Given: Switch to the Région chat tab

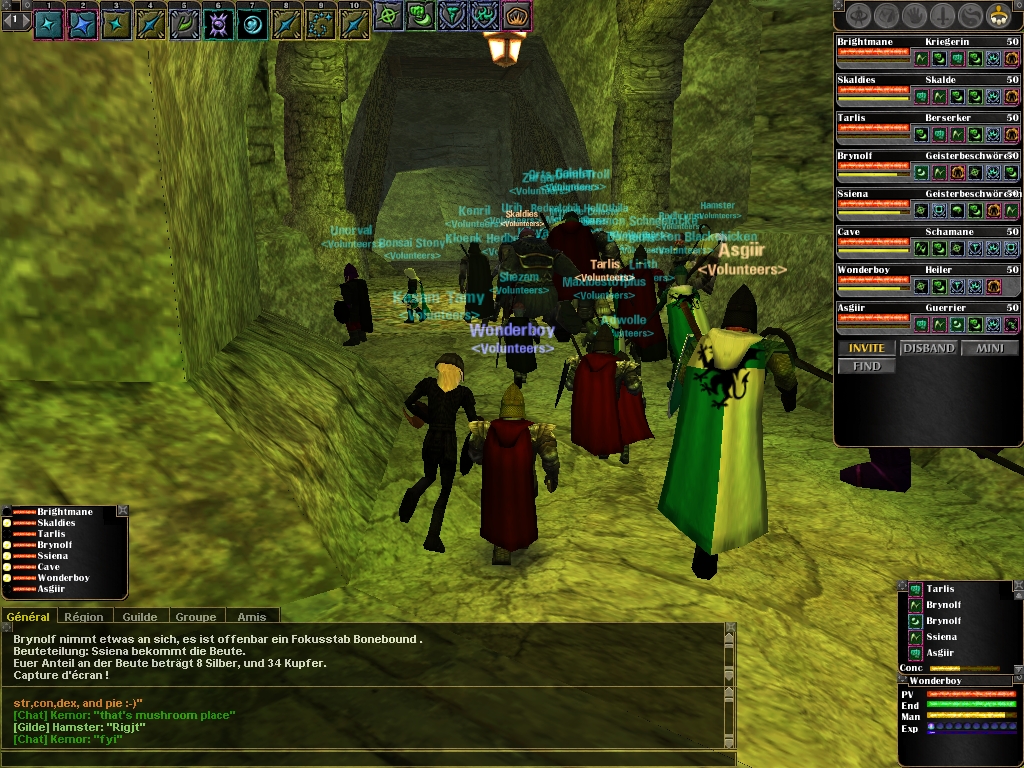Looking at the screenshot, I should point(83,617).
